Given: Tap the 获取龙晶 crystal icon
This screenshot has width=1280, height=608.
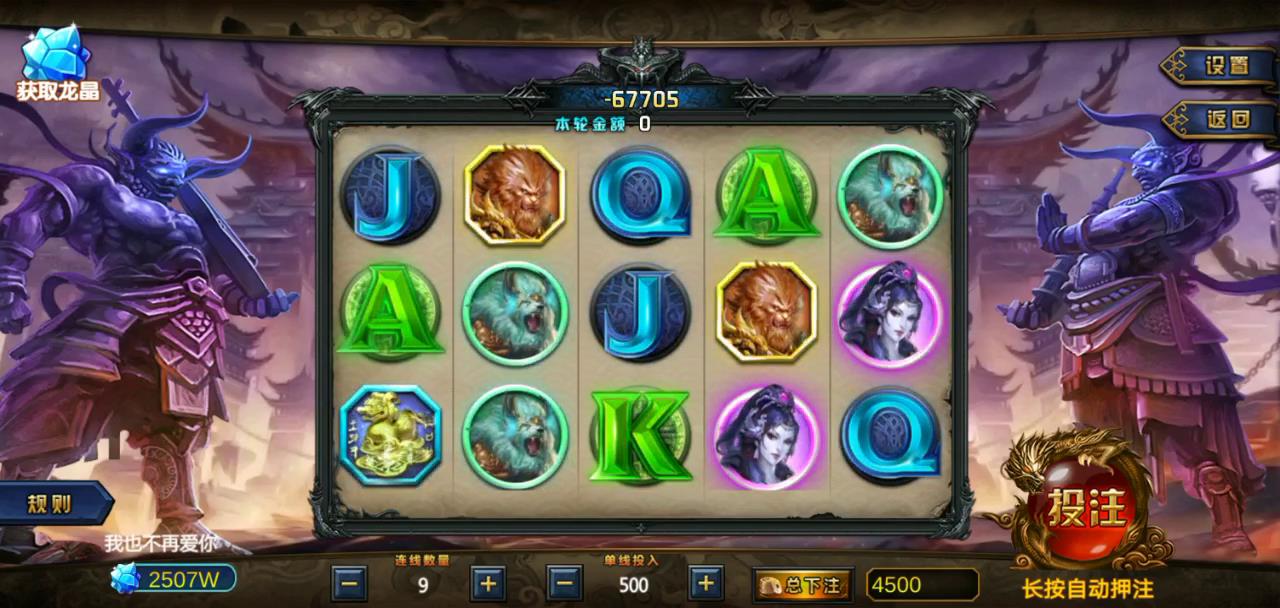Looking at the screenshot, I should click(56, 62).
